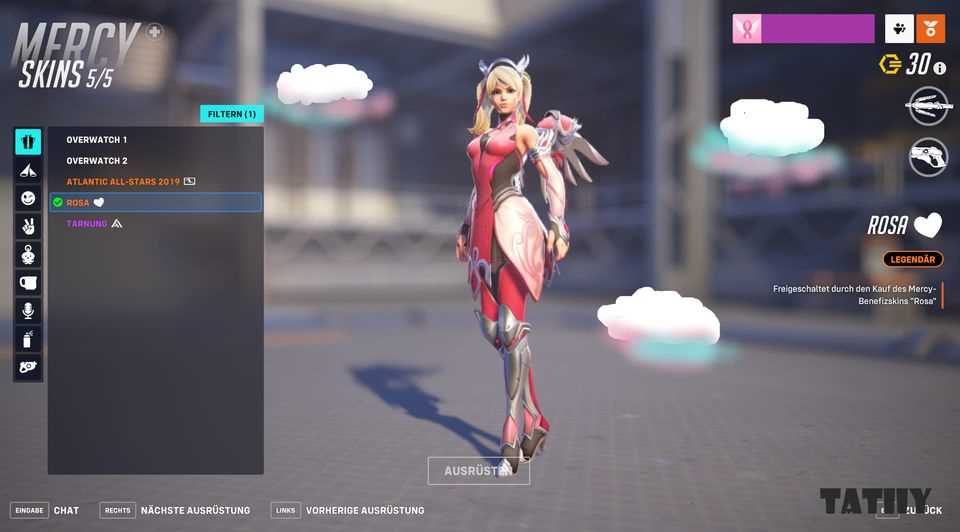Switch to the mug souvenirs tab

tap(28, 283)
